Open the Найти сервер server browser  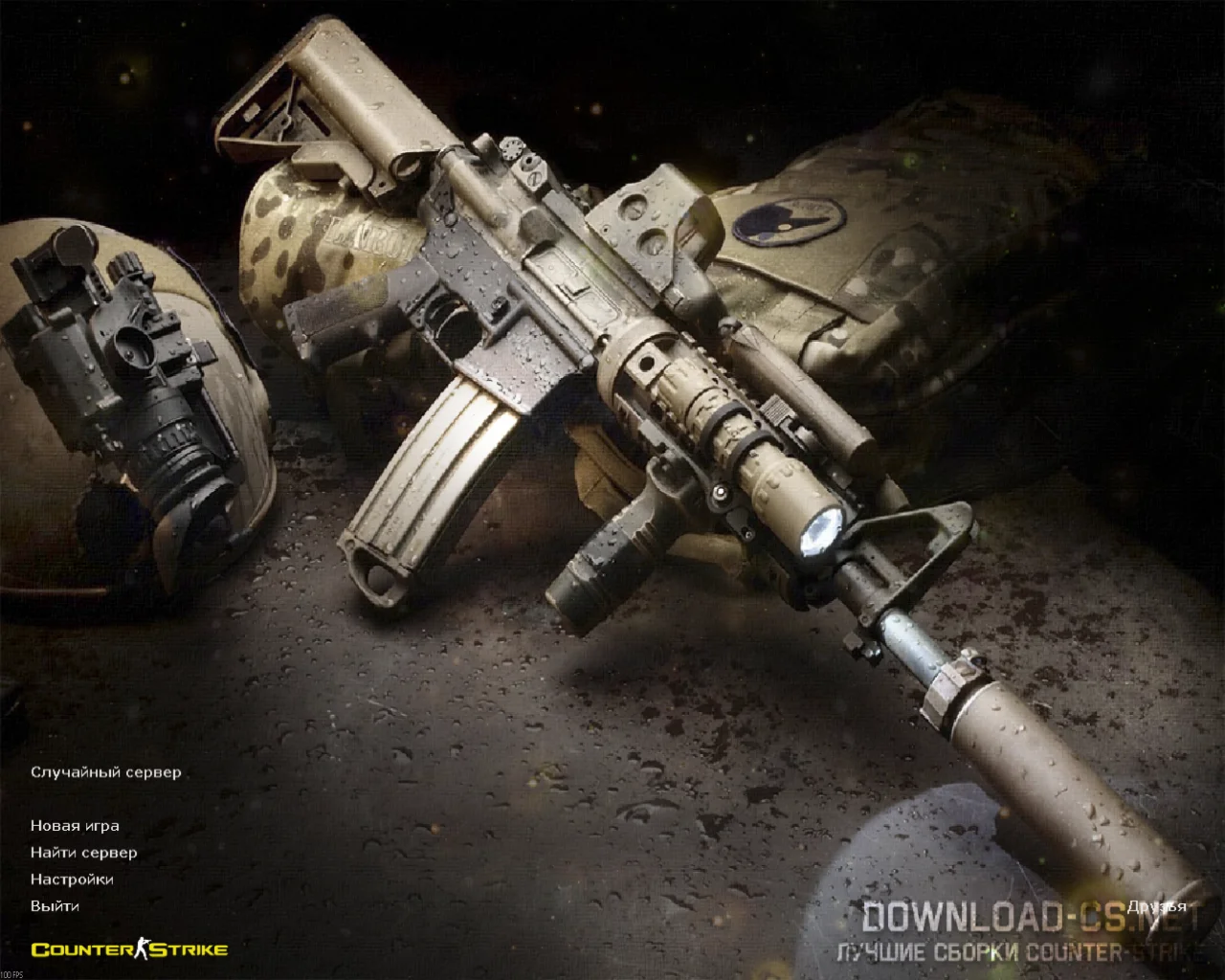(83, 853)
